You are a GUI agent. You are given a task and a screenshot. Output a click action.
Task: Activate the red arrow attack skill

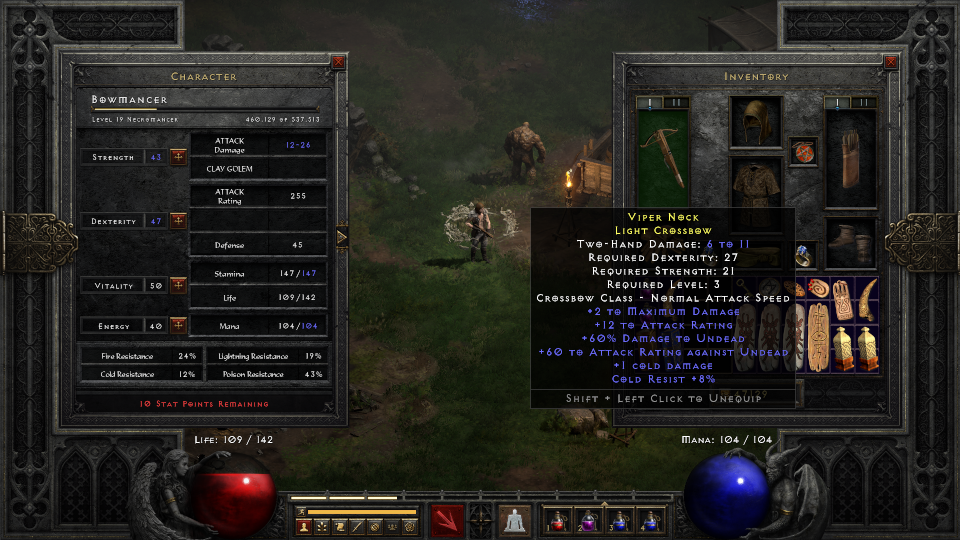[x=447, y=521]
